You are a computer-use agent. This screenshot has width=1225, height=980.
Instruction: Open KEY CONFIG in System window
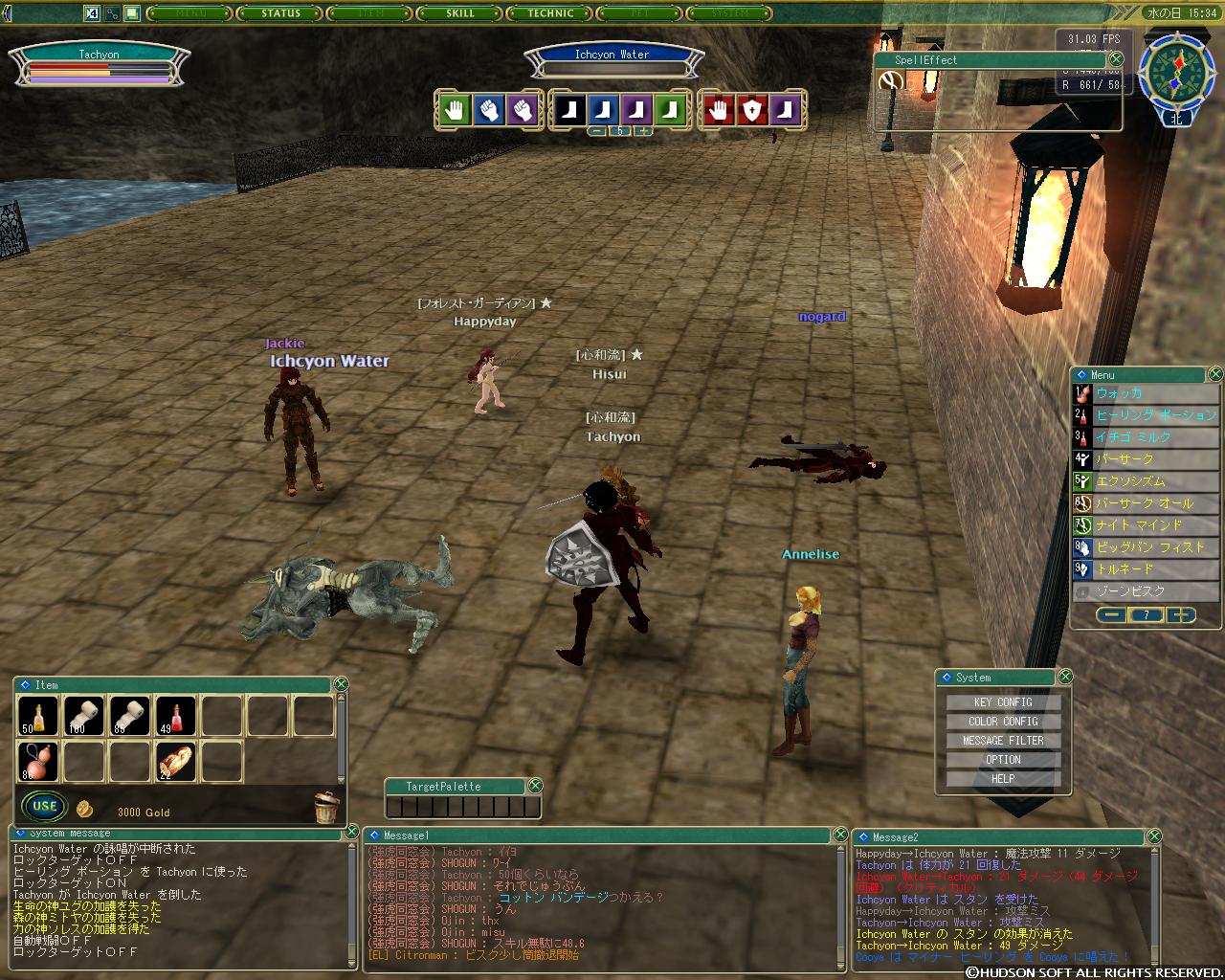point(1003,702)
